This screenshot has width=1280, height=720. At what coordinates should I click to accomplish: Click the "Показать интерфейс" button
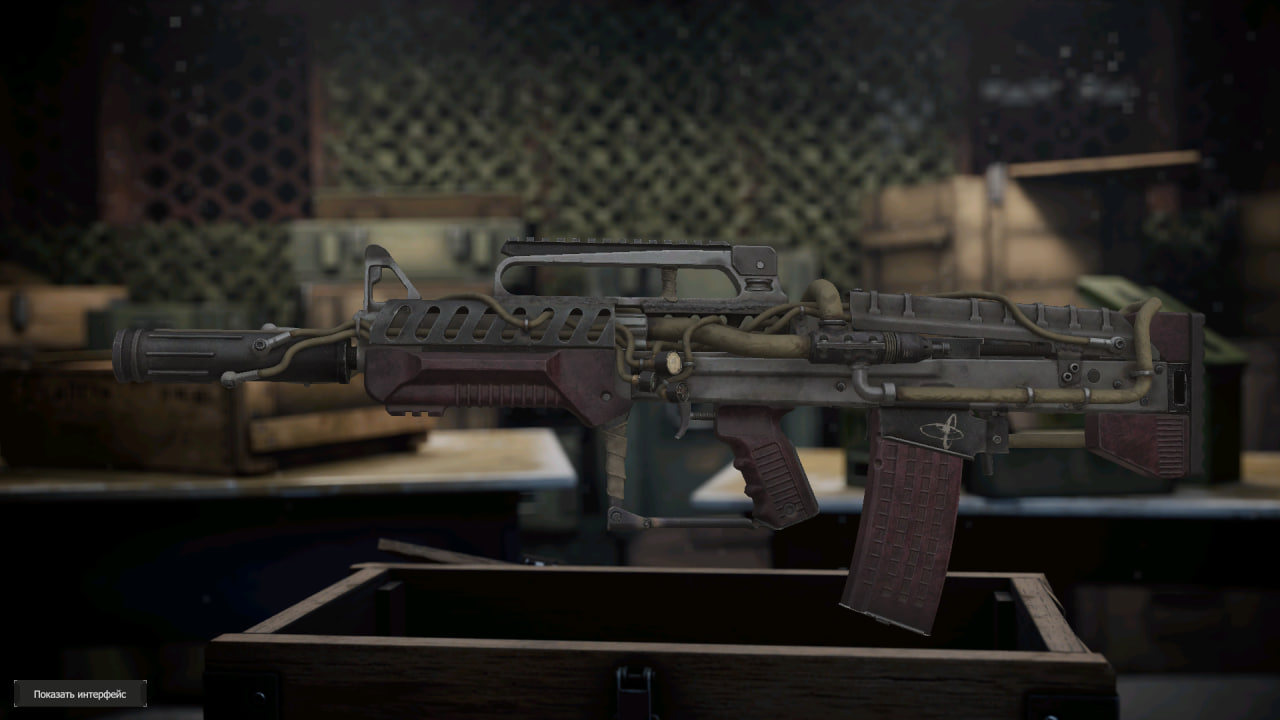point(80,694)
